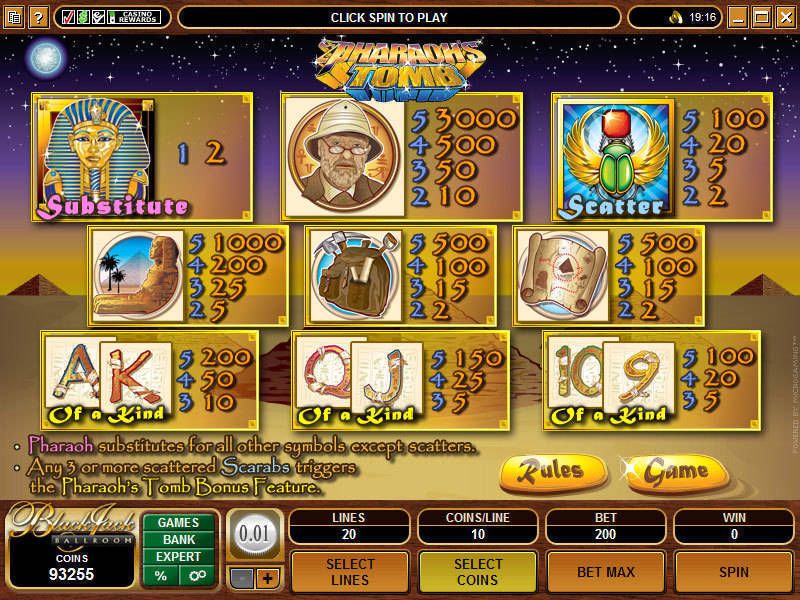Image resolution: width=800 pixels, height=600 pixels.
Task: Minimize the game window
Action: (x=737, y=17)
